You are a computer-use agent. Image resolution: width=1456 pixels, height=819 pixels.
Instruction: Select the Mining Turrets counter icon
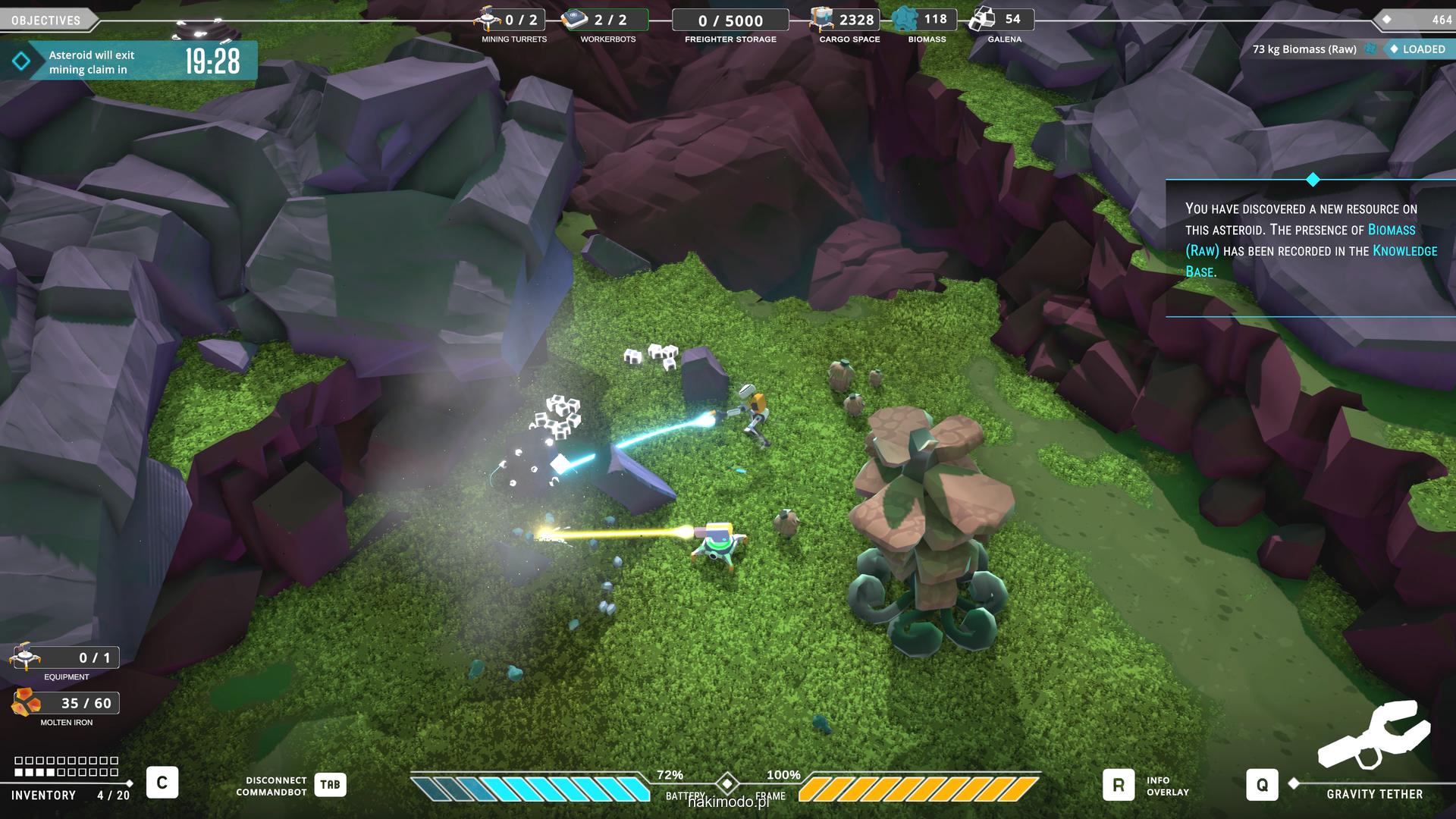coord(488,19)
